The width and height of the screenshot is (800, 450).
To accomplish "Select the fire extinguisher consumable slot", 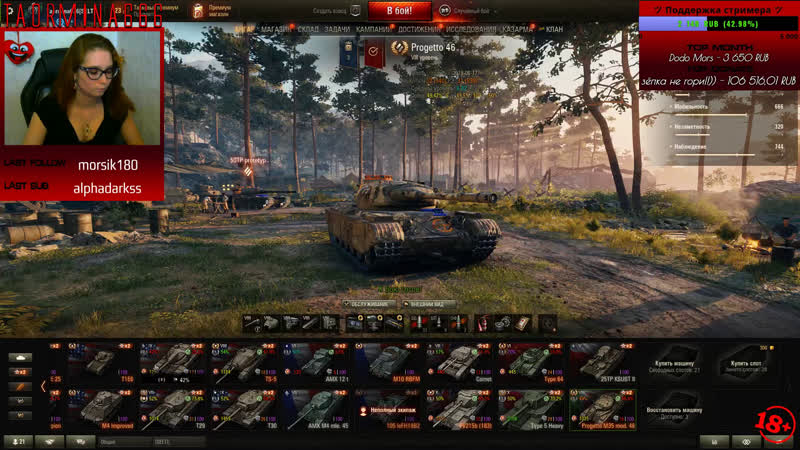I will coord(482,322).
